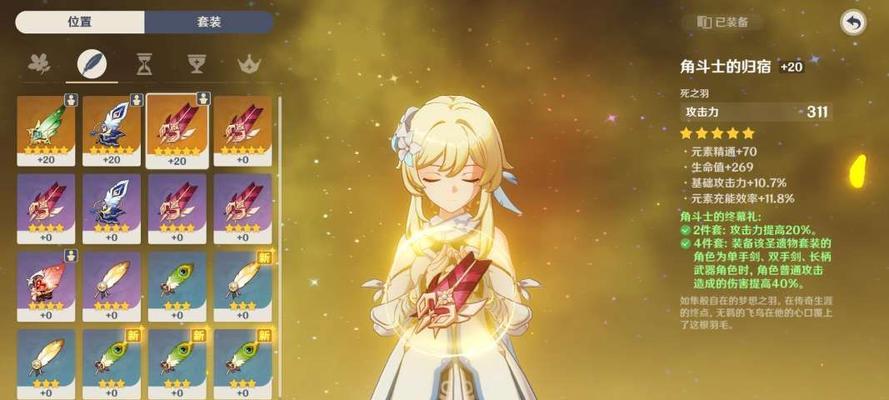Select the feather artifact slot filter
Image resolution: width=889 pixels, height=400 pixels.
pyautogui.click(x=94, y=64)
